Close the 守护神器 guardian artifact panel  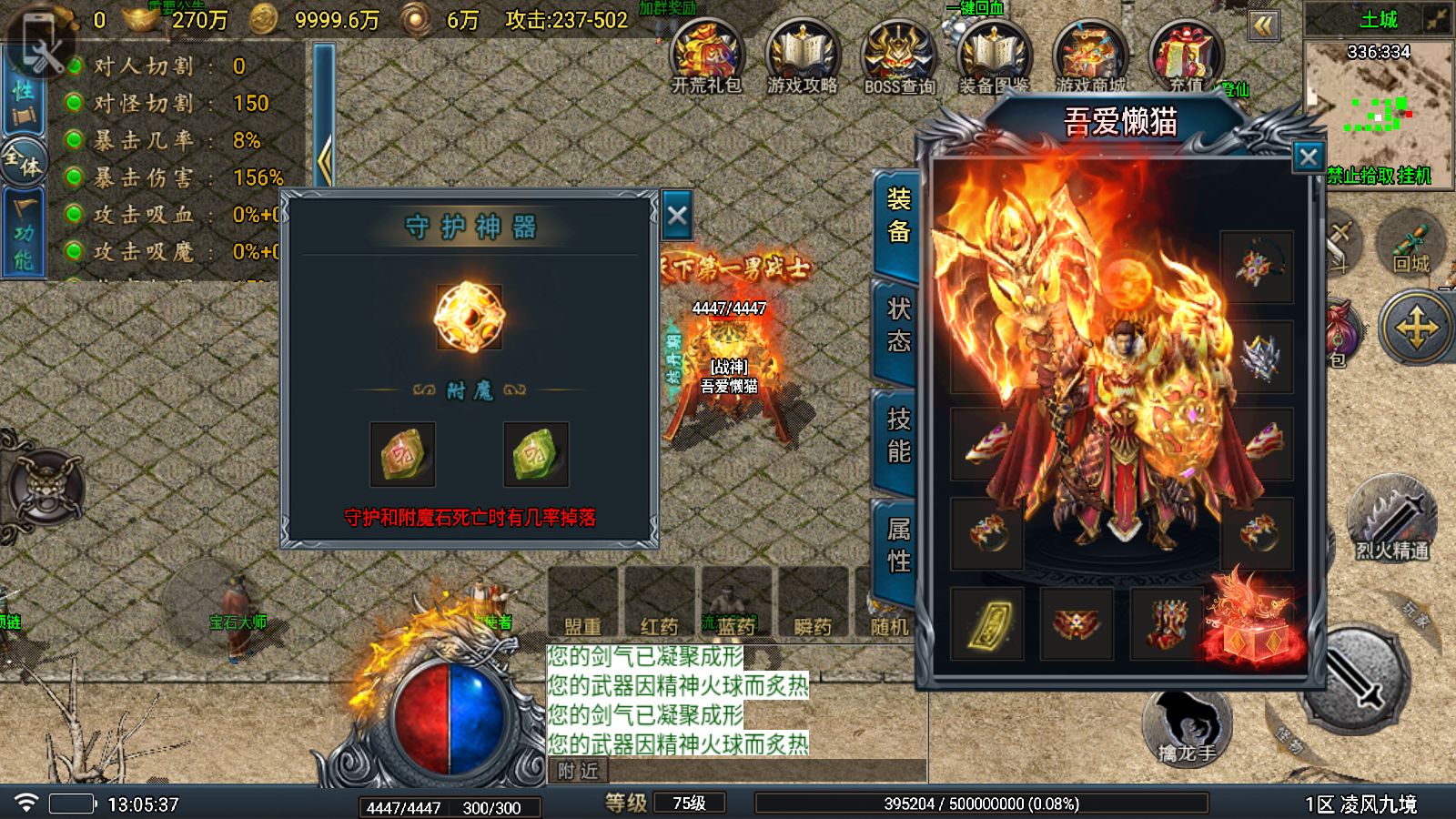677,216
